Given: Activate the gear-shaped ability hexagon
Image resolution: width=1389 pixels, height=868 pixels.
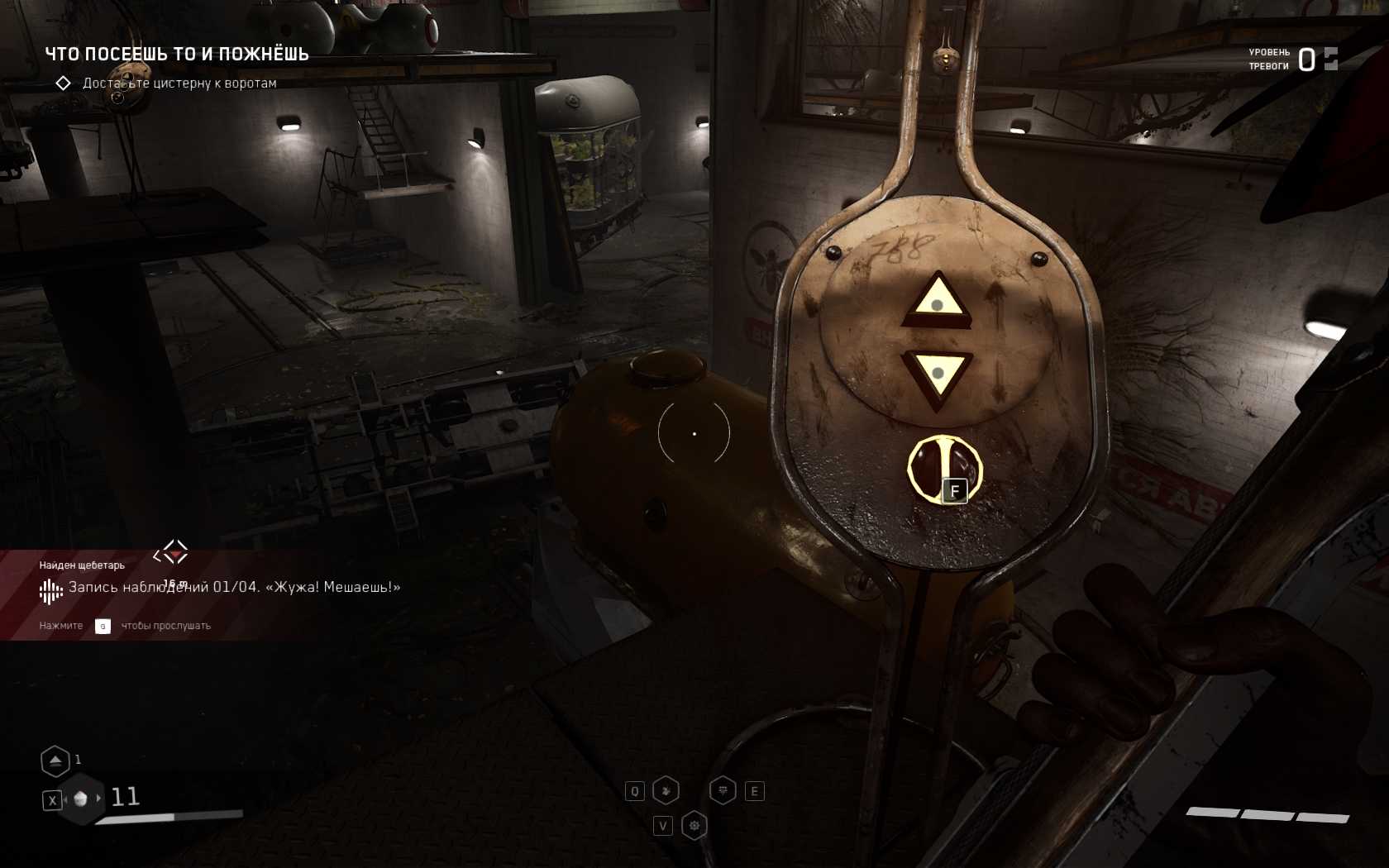Looking at the screenshot, I should (x=694, y=825).
